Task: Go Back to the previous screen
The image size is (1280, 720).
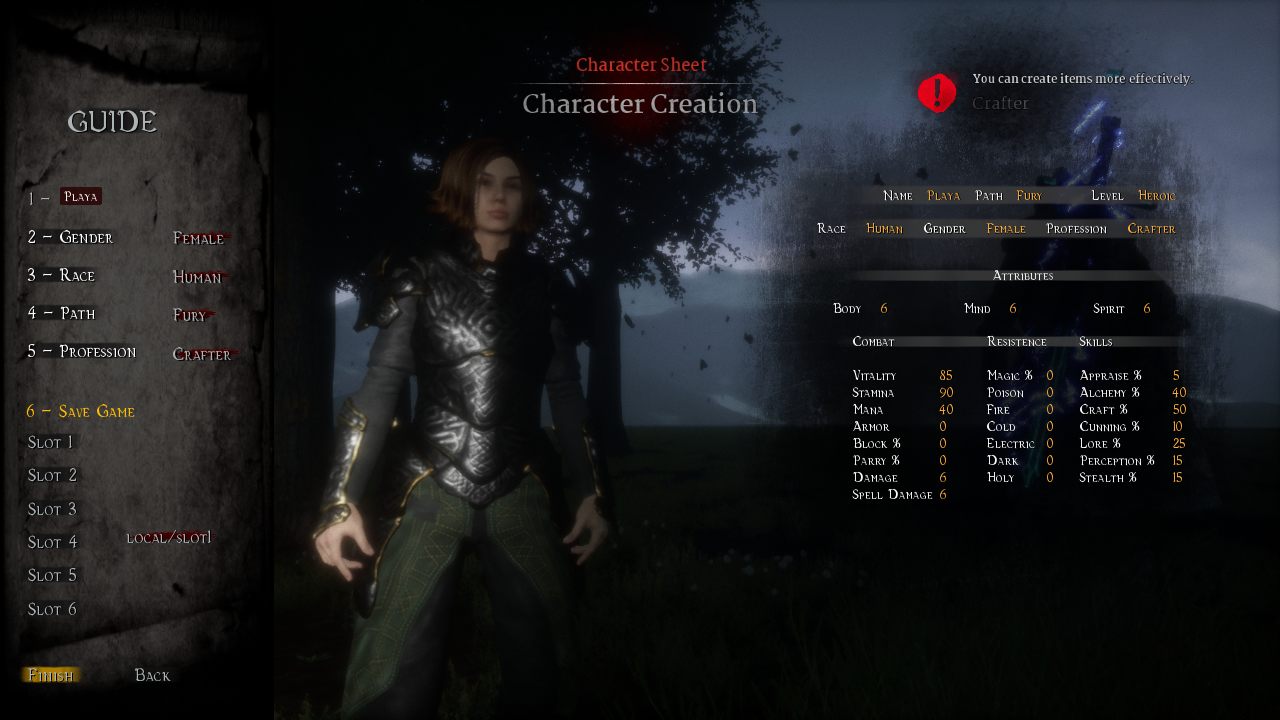Action: [x=152, y=675]
